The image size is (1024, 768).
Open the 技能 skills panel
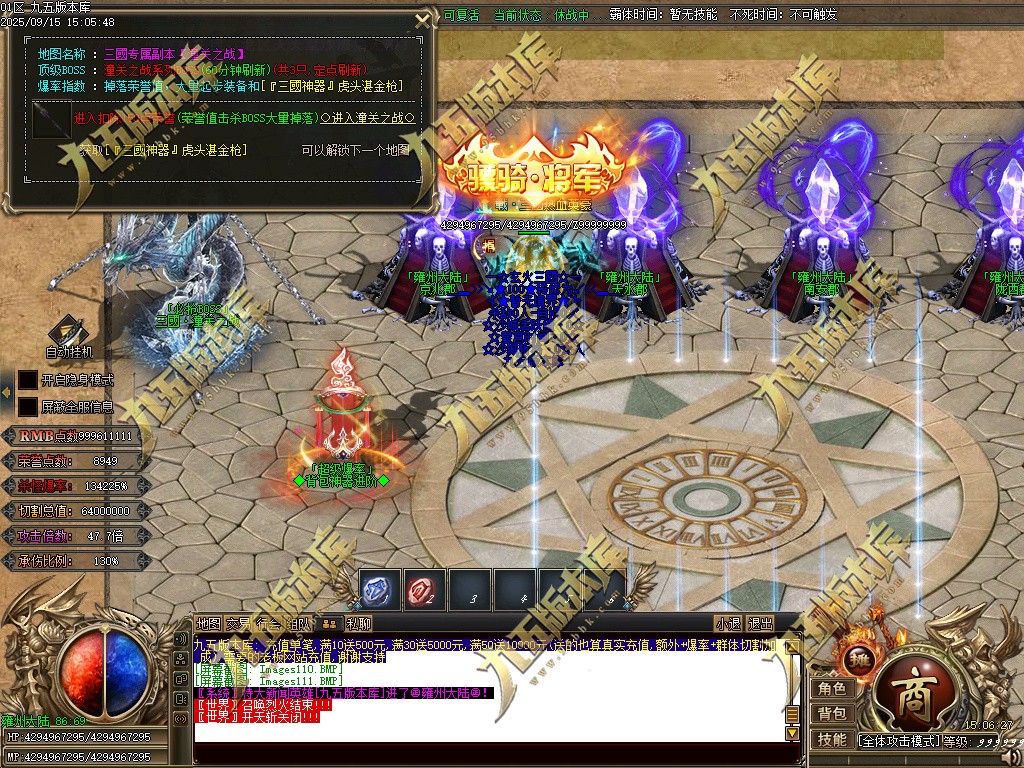tap(832, 739)
